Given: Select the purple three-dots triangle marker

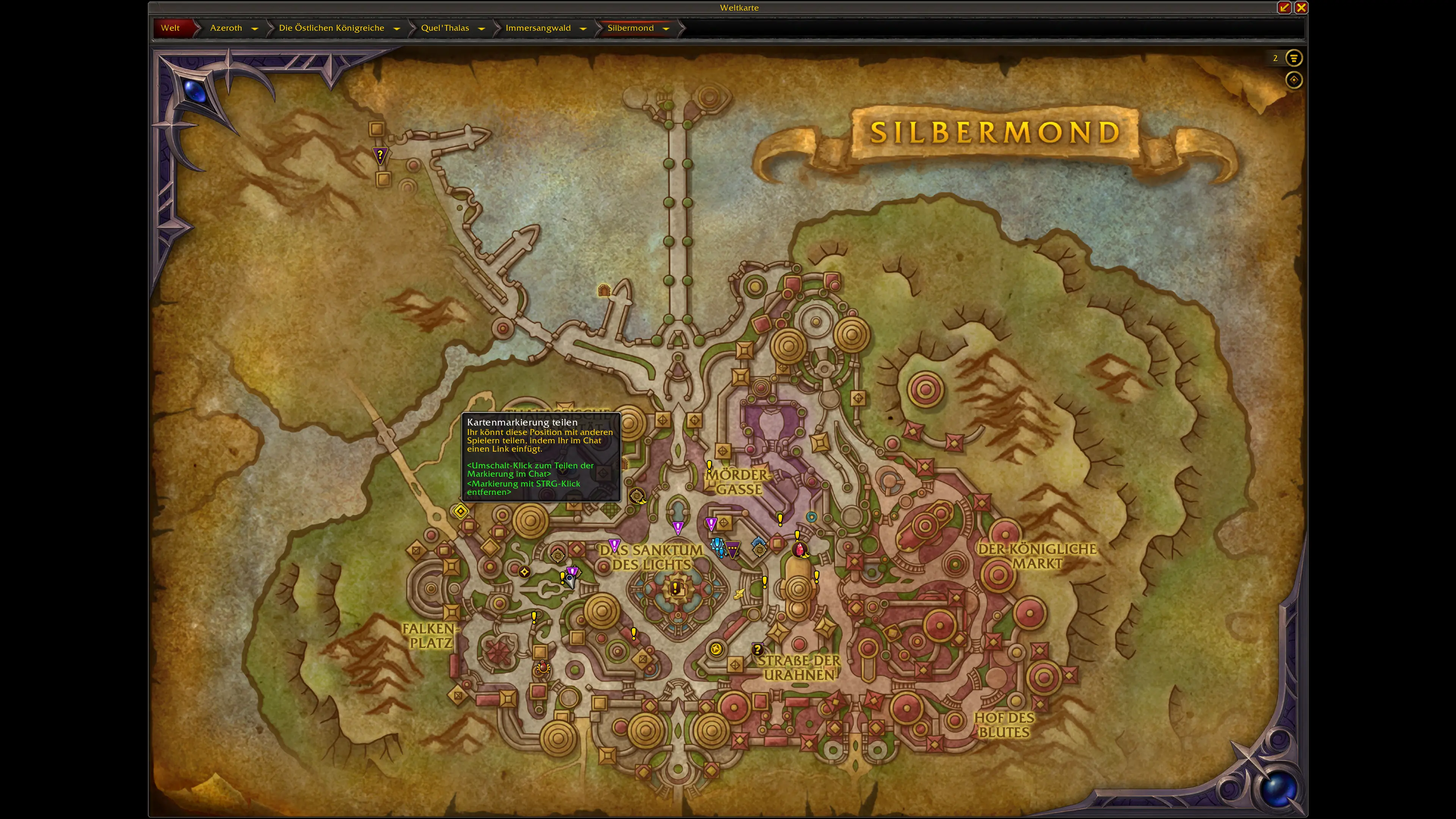Looking at the screenshot, I should click(x=733, y=548).
